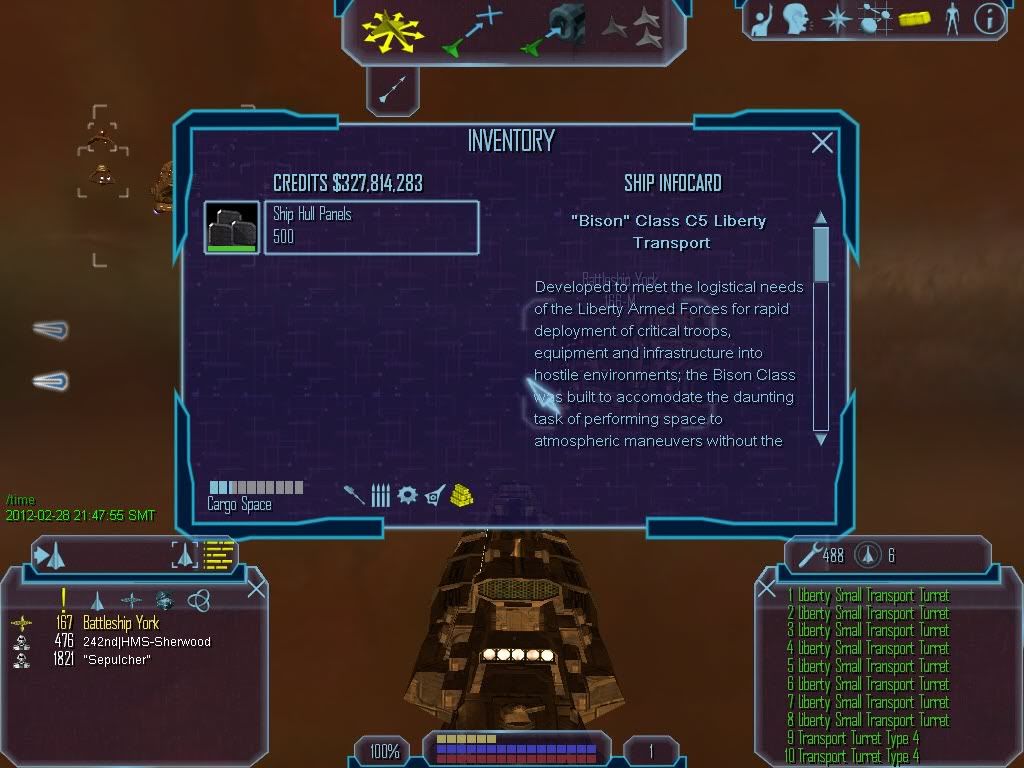Show the yellow commodities filter in inventory
This screenshot has height=768, width=1024.
(461, 494)
